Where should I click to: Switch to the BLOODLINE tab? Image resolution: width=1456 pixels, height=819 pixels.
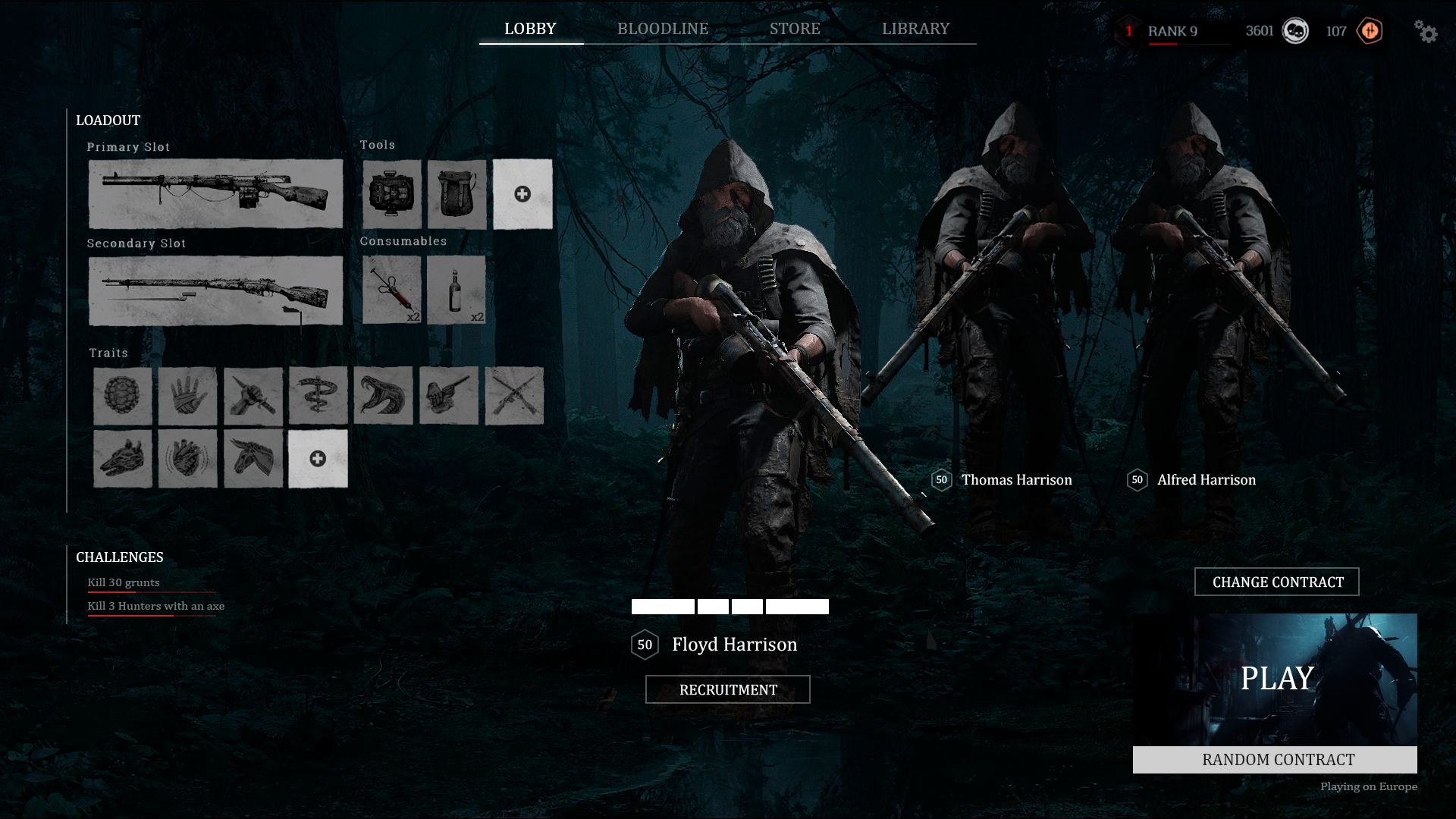coord(661,29)
